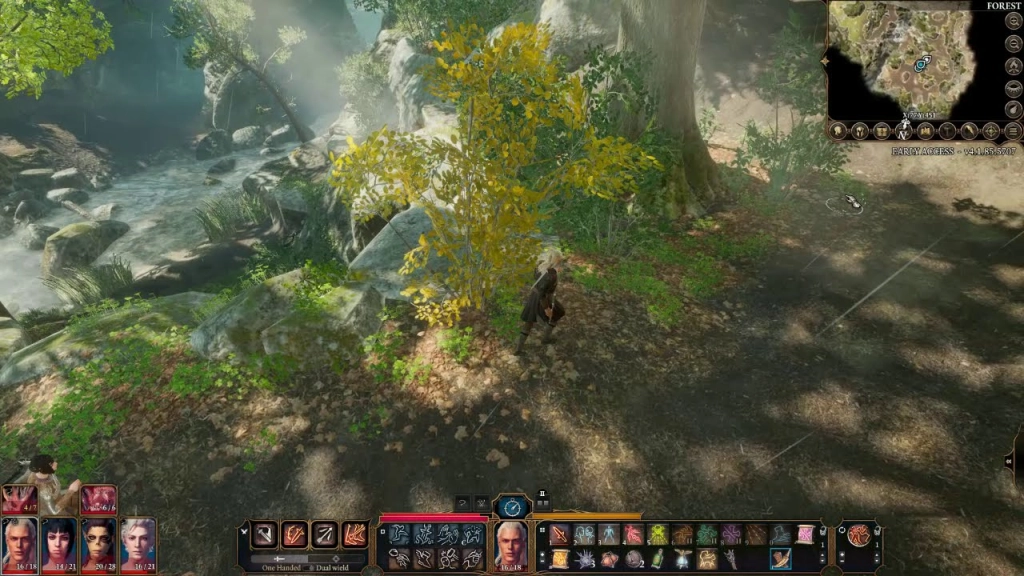
Task: Select the pink scroll hotbar item
Action: point(806,535)
